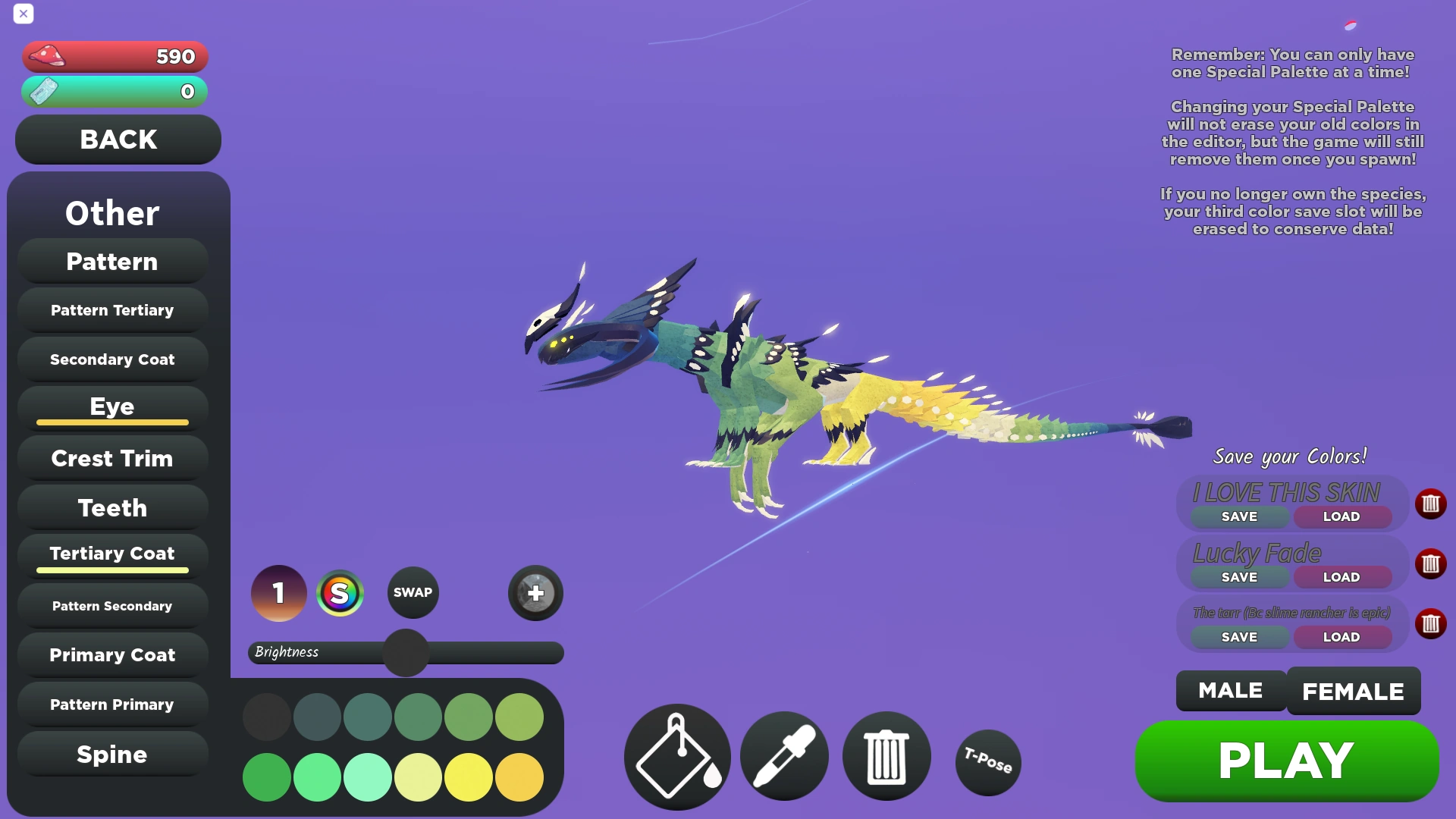This screenshot has width=1456, height=819.
Task: Pick the yellow color swatch
Action: pyautogui.click(x=468, y=777)
